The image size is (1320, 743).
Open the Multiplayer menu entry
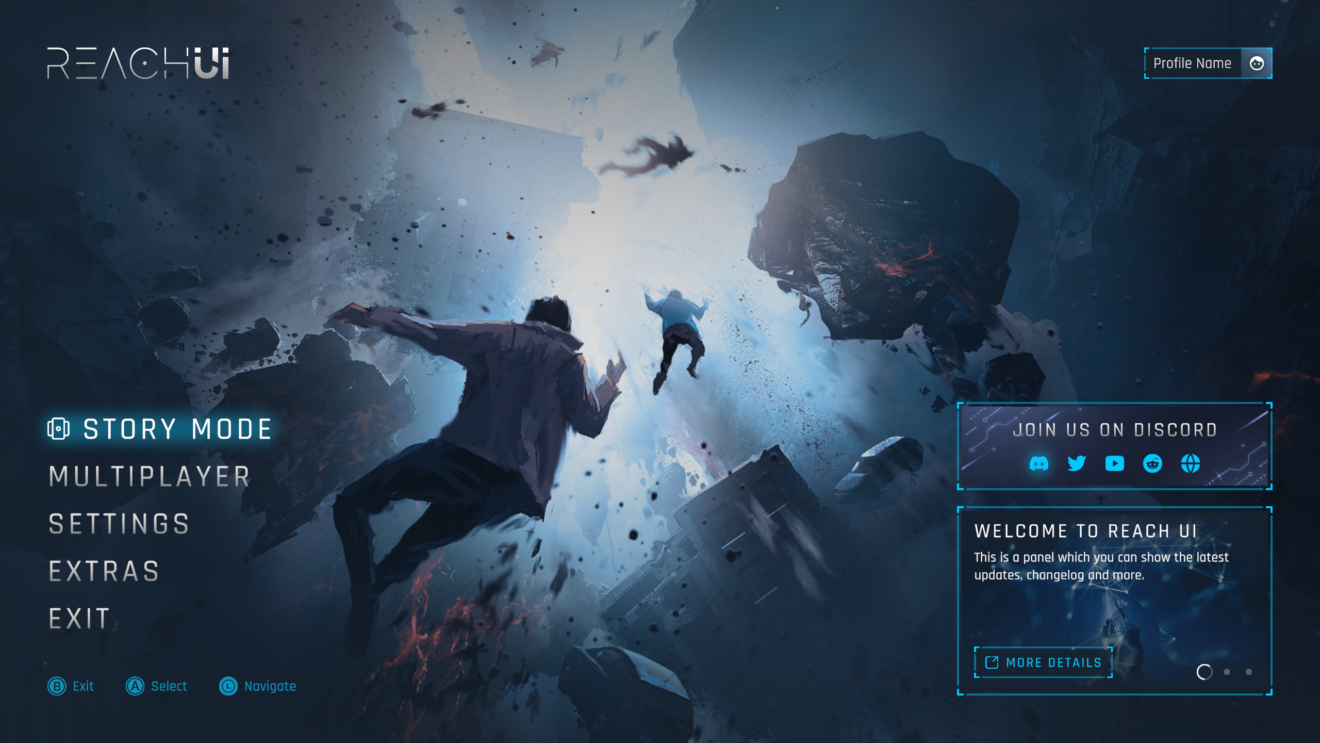(149, 476)
